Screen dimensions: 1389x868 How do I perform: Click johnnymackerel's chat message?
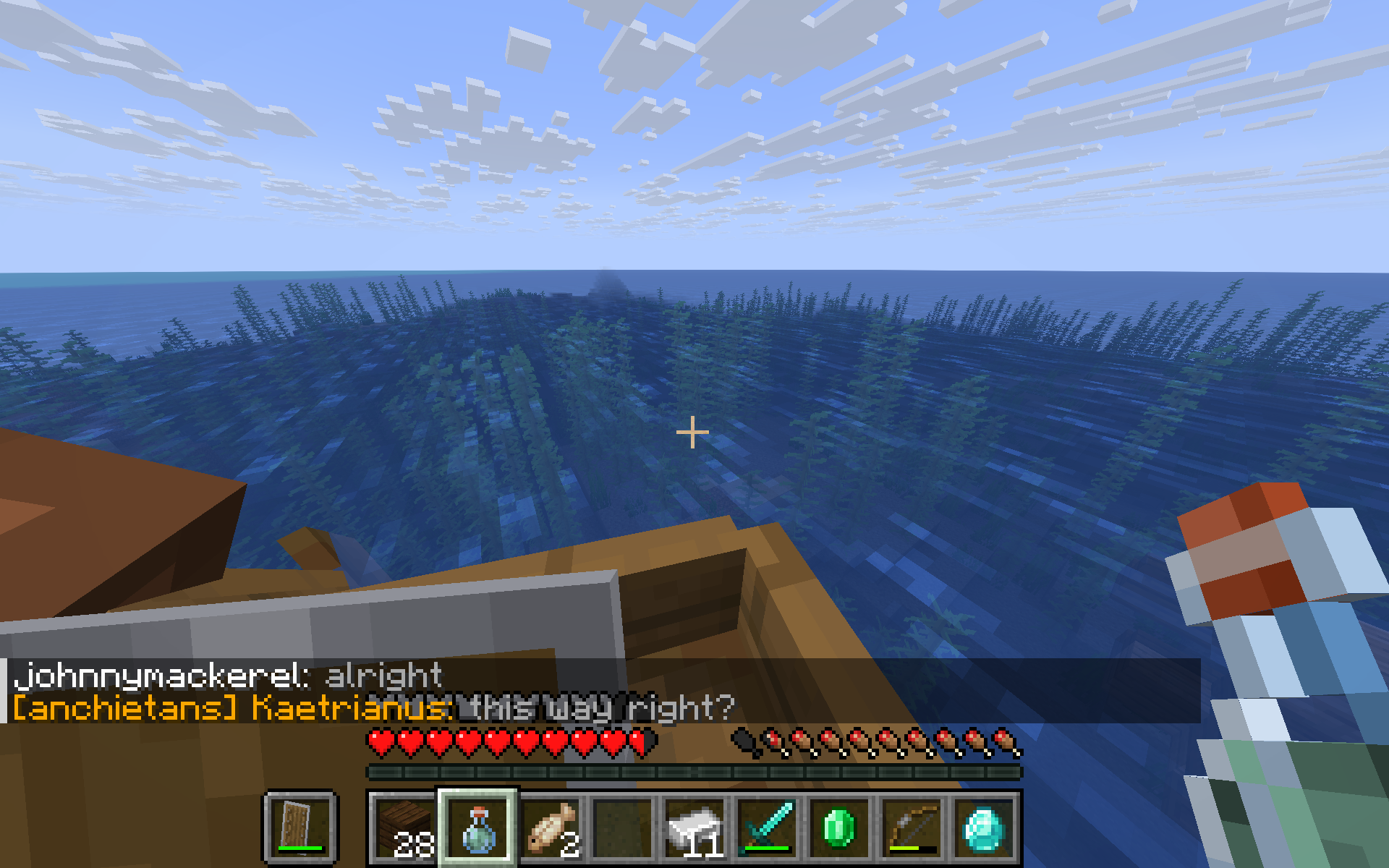pyautogui.click(x=229, y=676)
